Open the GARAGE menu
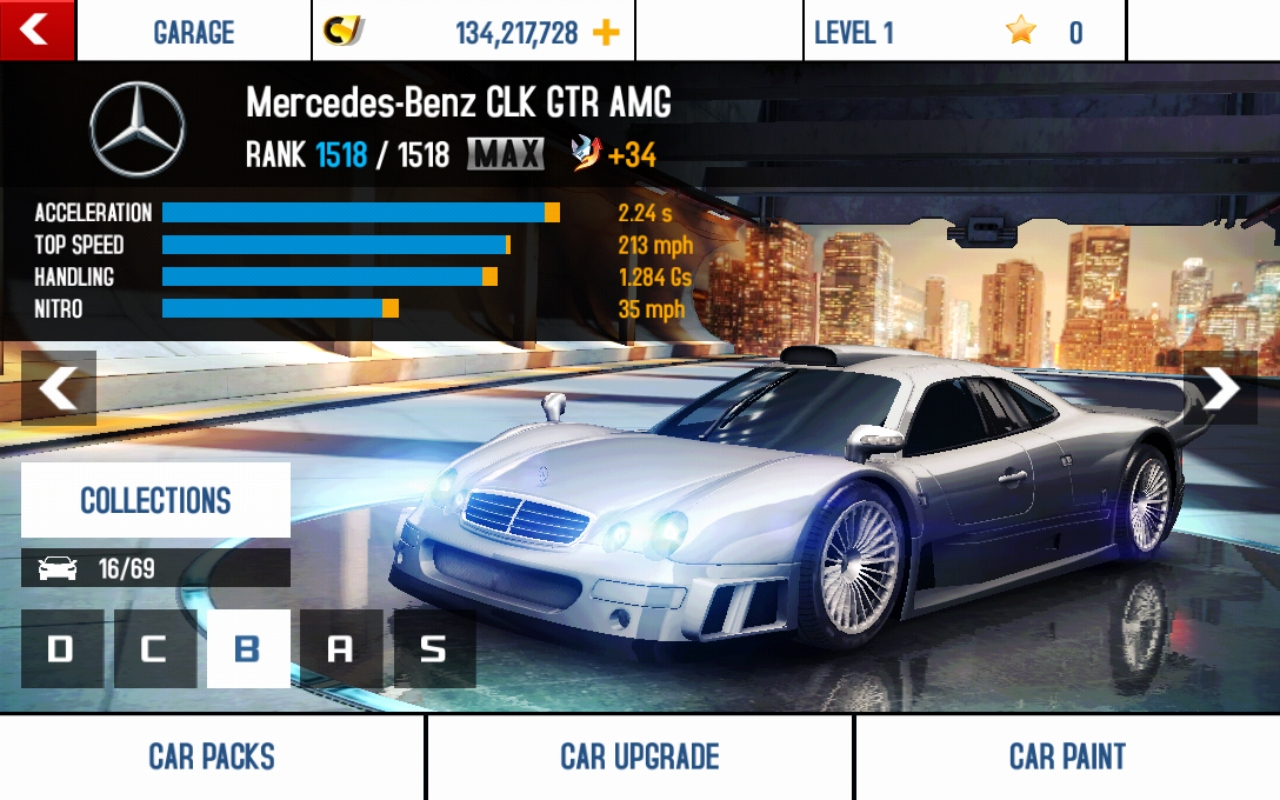Viewport: 1280px width, 800px height. coord(196,31)
